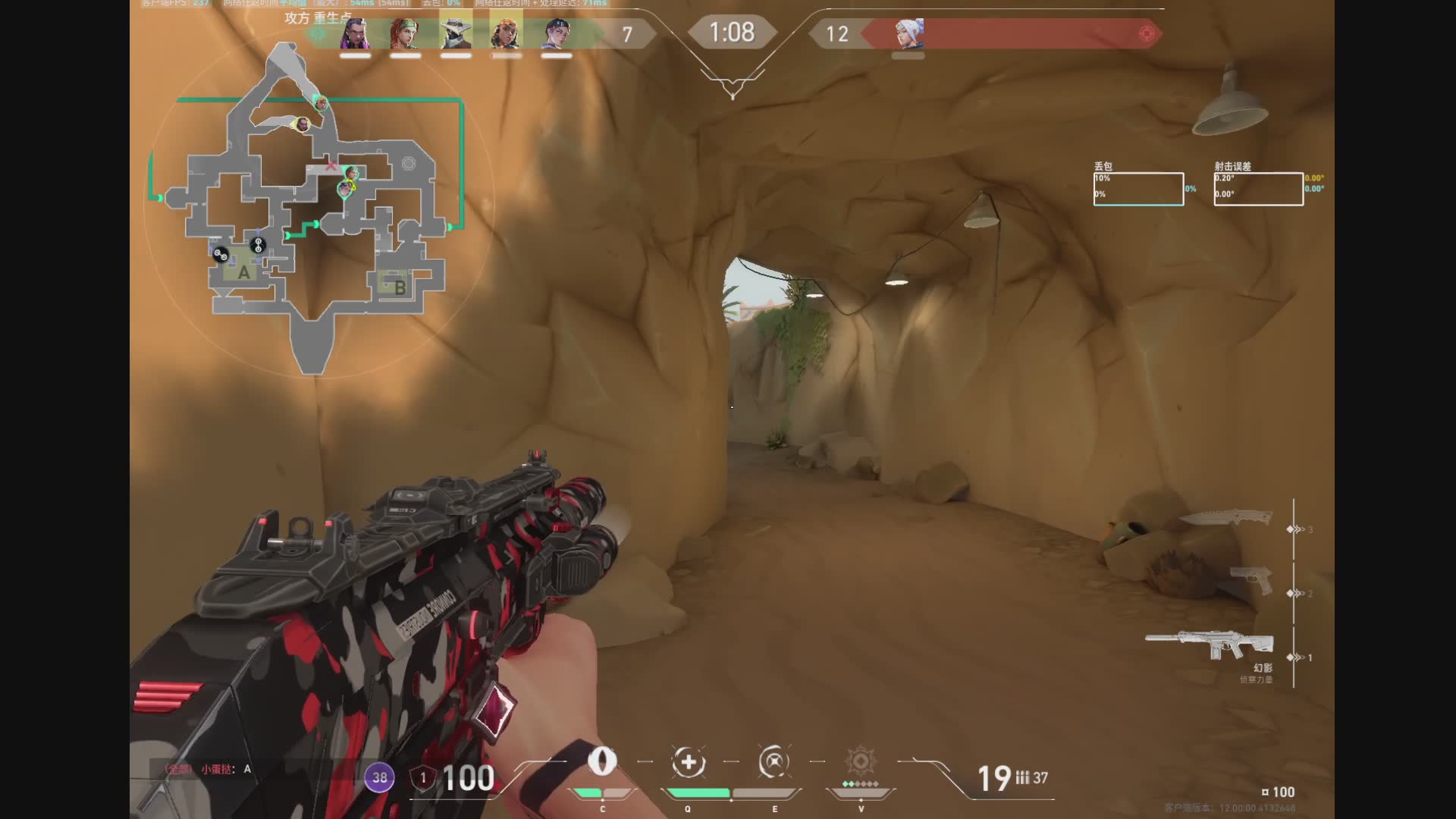The width and height of the screenshot is (1456, 819).
Task: Select the pistol weapon slot
Action: 1251,581
